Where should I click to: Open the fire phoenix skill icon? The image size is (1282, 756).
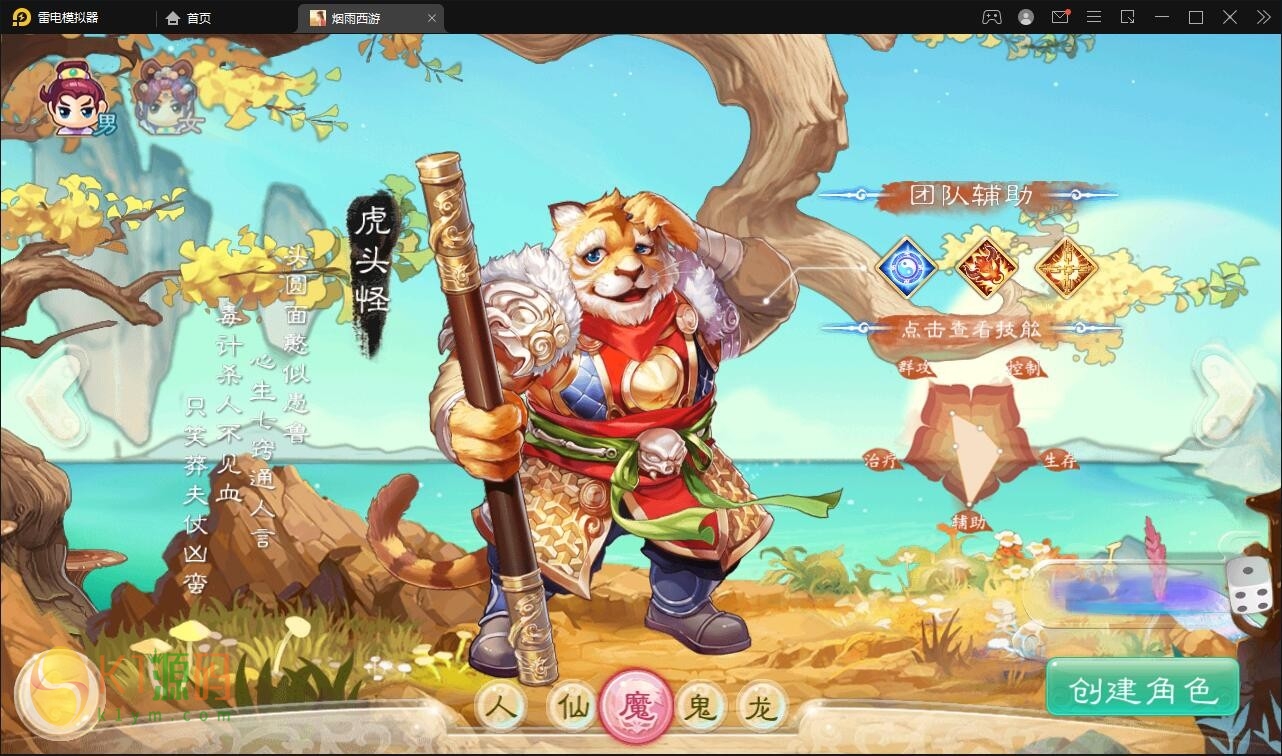(x=990, y=266)
